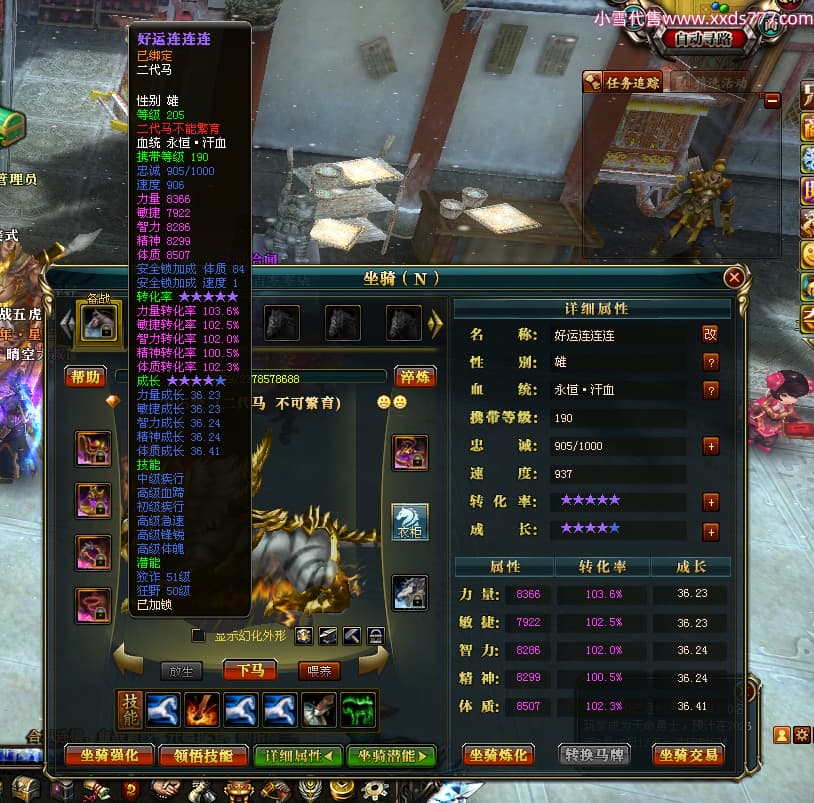Release the mount using 放生
The height and width of the screenshot is (803, 814).
(182, 670)
